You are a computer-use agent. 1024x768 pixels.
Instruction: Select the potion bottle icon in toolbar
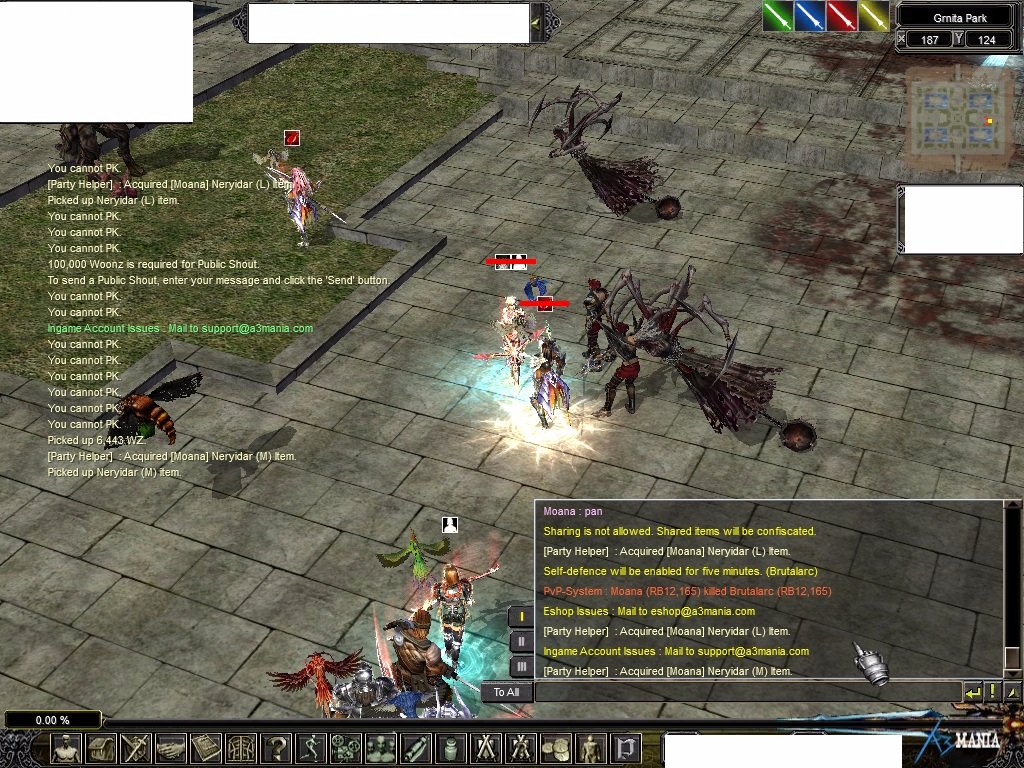point(451,748)
